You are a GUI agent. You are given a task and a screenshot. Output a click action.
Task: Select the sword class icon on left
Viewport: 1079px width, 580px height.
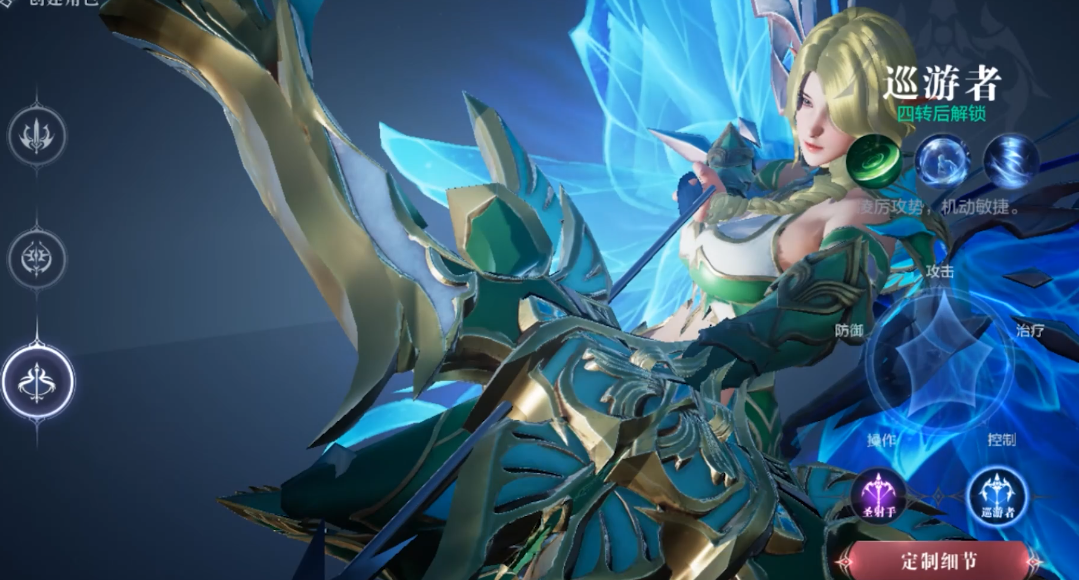38,135
